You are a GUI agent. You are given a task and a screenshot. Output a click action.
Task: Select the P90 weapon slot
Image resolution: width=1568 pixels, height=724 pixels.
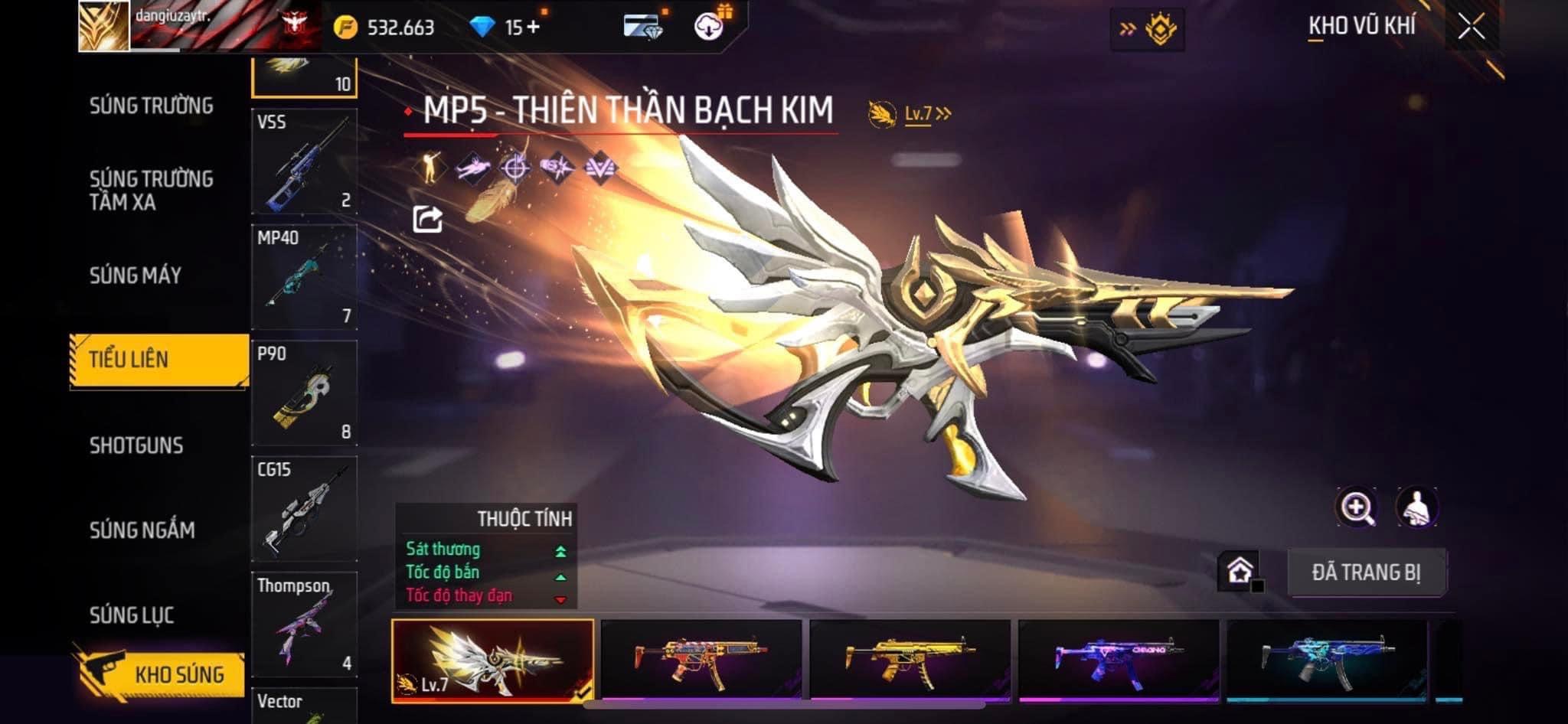tap(304, 393)
